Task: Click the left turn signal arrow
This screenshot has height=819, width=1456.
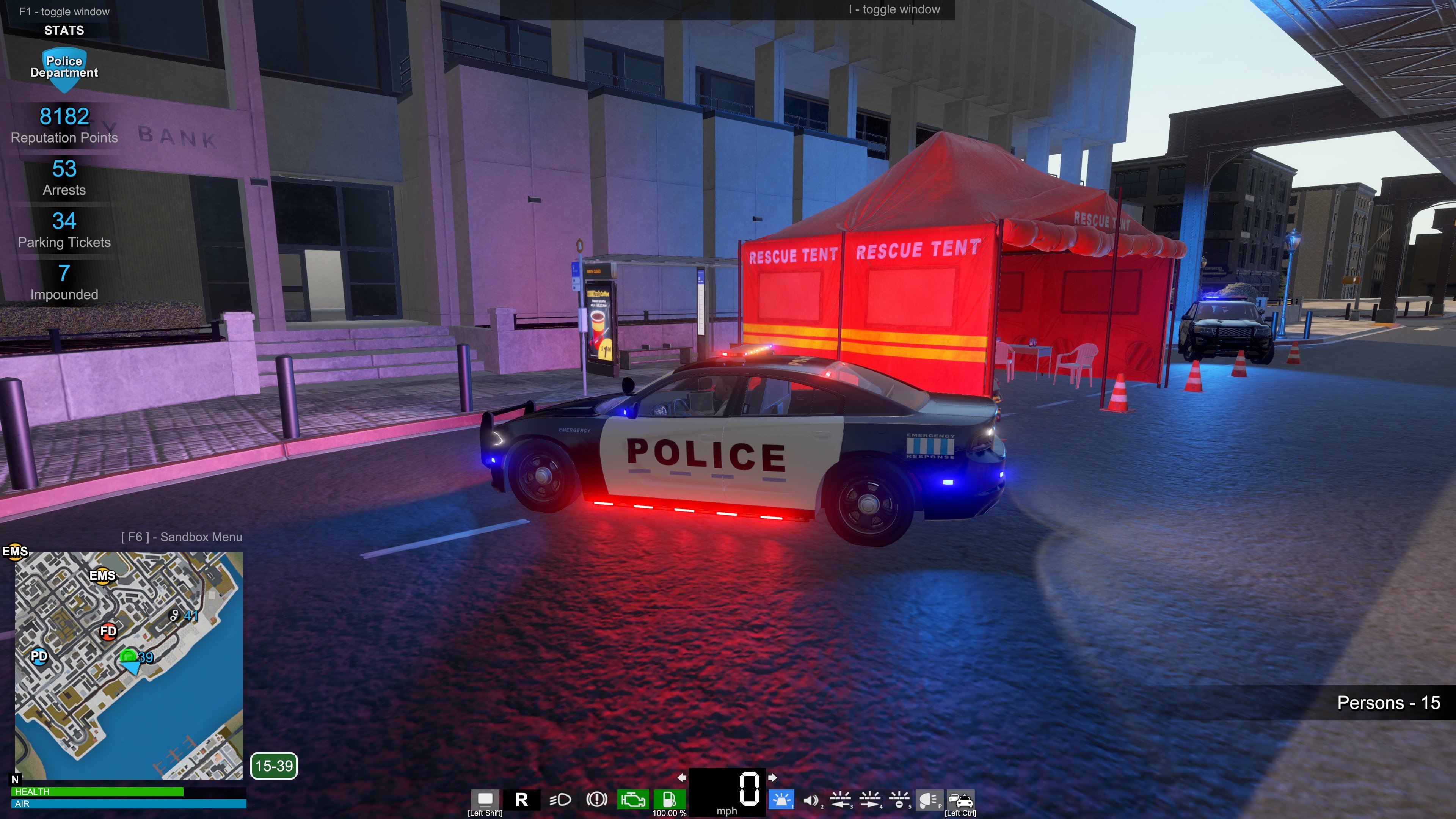Action: tap(682, 778)
